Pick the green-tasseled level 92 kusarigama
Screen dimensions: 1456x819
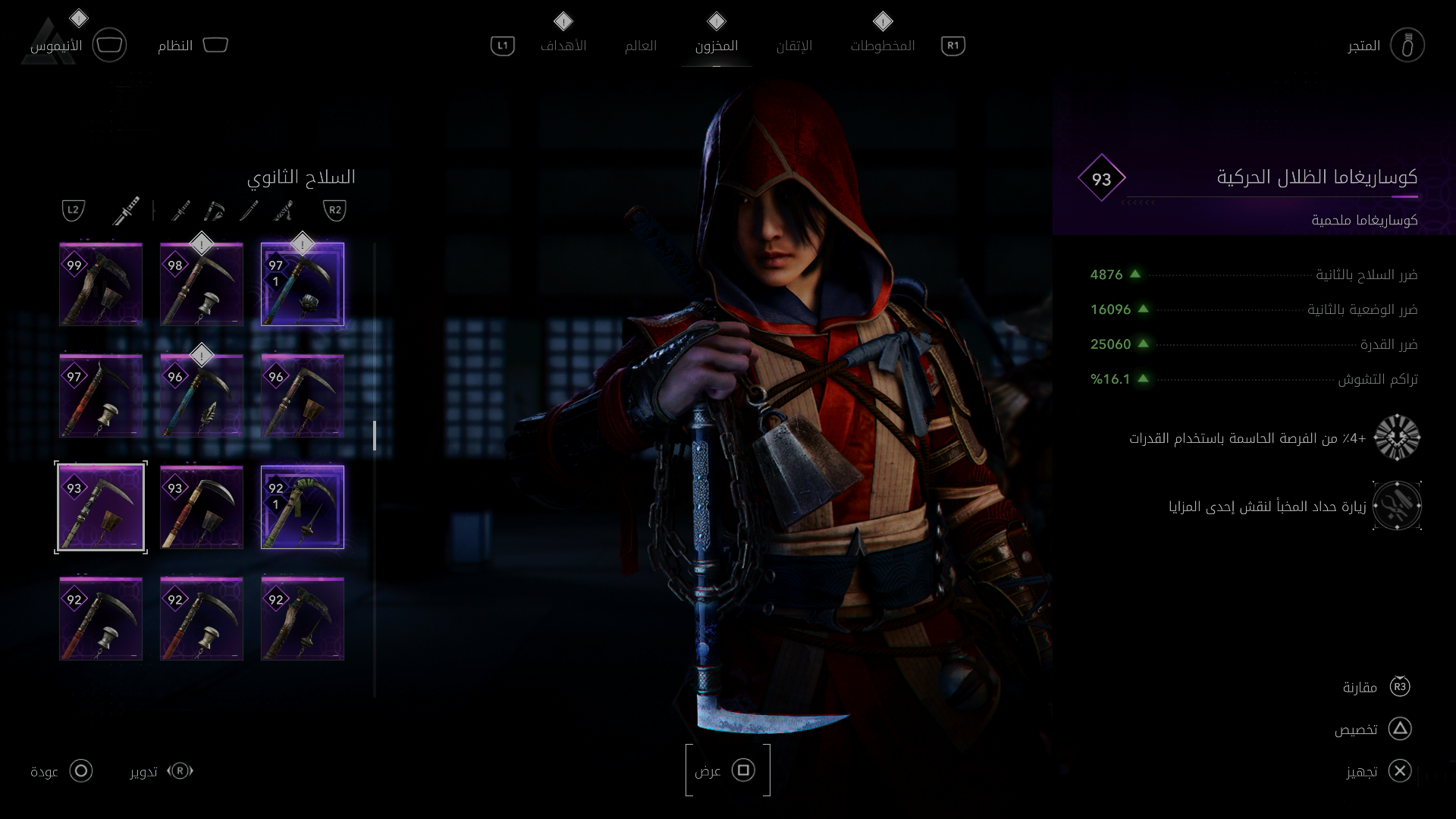pyautogui.click(x=303, y=507)
